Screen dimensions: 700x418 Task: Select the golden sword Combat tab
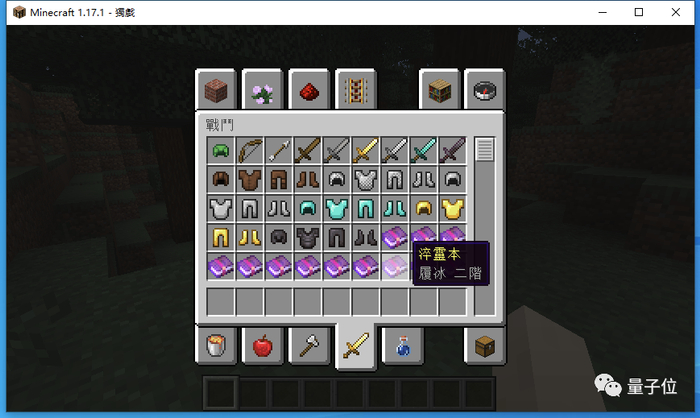(355, 346)
